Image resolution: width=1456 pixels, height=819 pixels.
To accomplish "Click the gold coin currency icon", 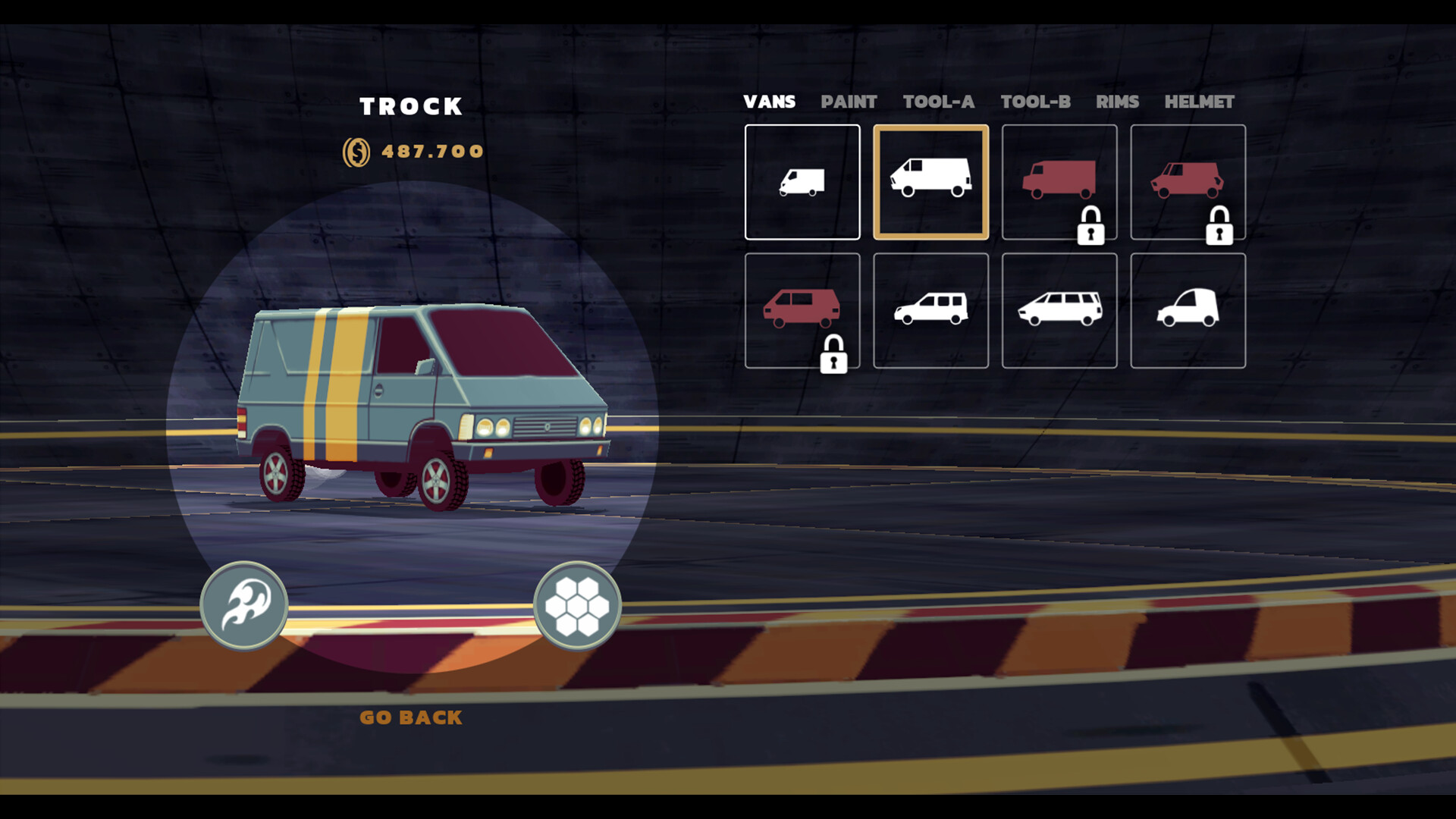I will click(x=356, y=150).
